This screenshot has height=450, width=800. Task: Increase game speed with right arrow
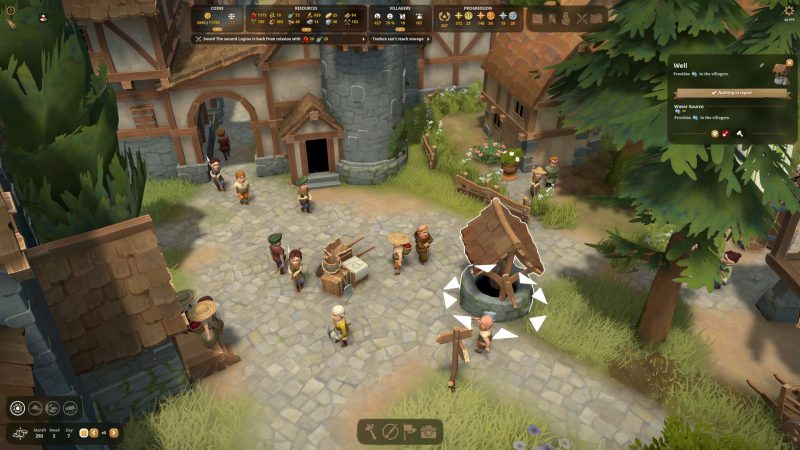[x=114, y=432]
